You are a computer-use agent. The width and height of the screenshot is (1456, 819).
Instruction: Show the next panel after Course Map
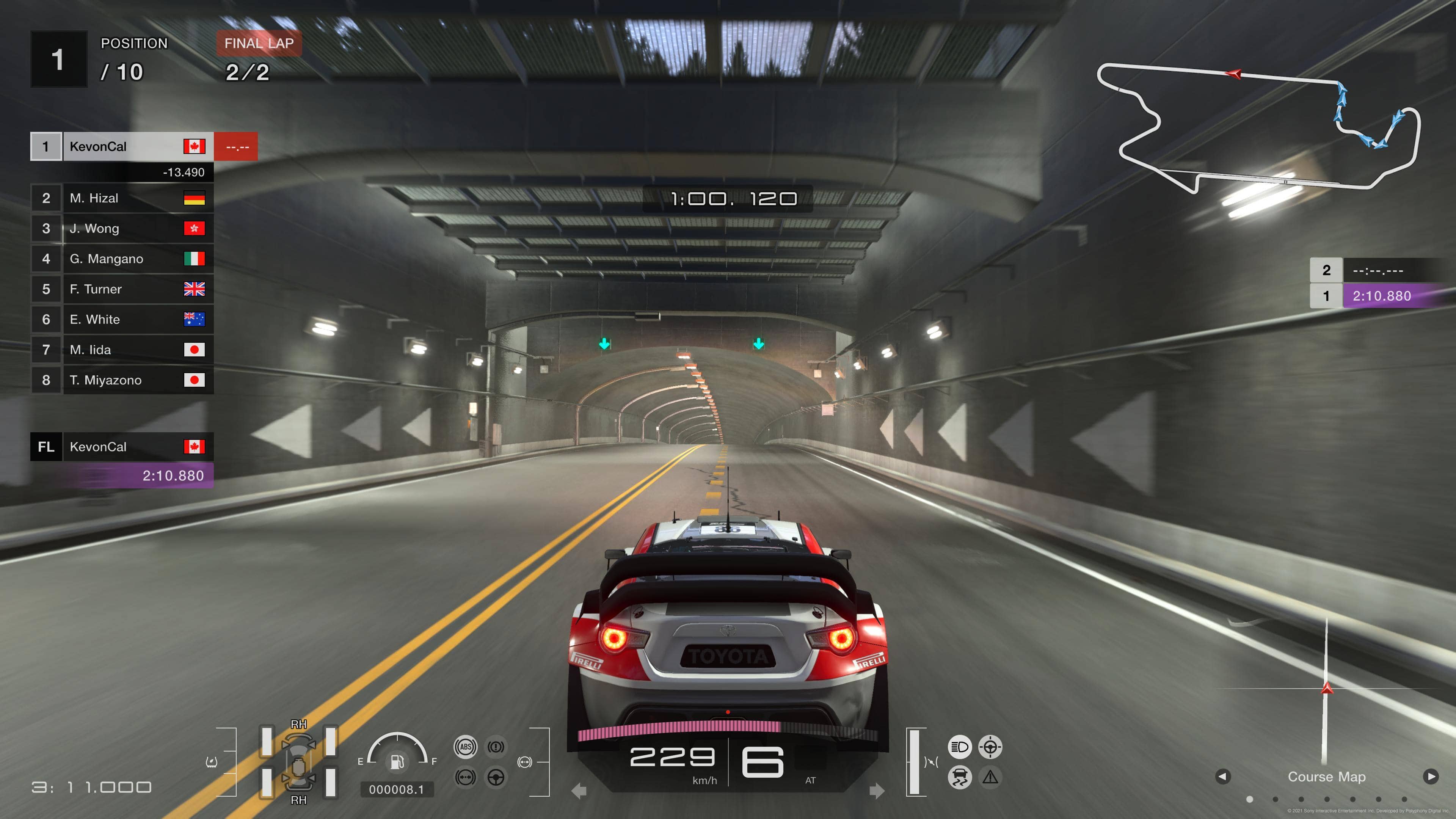point(1431,777)
